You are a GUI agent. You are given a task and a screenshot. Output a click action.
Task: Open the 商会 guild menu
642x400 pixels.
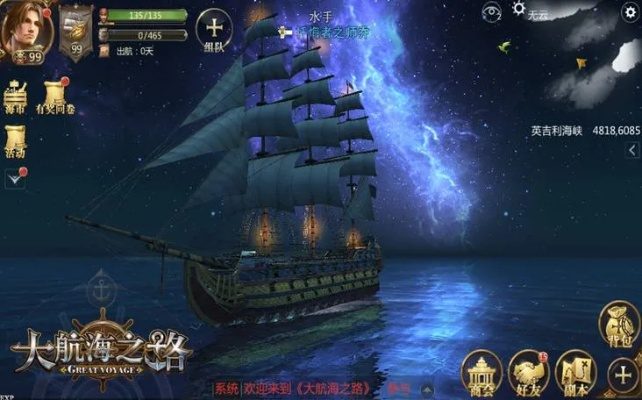(x=481, y=372)
